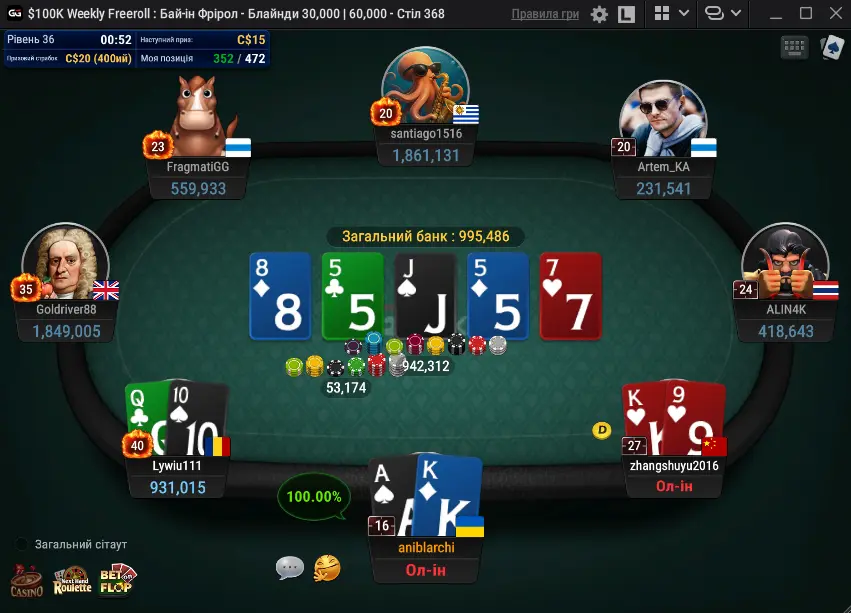Click the square L icon in the top bar
The height and width of the screenshot is (613, 851).
627,14
